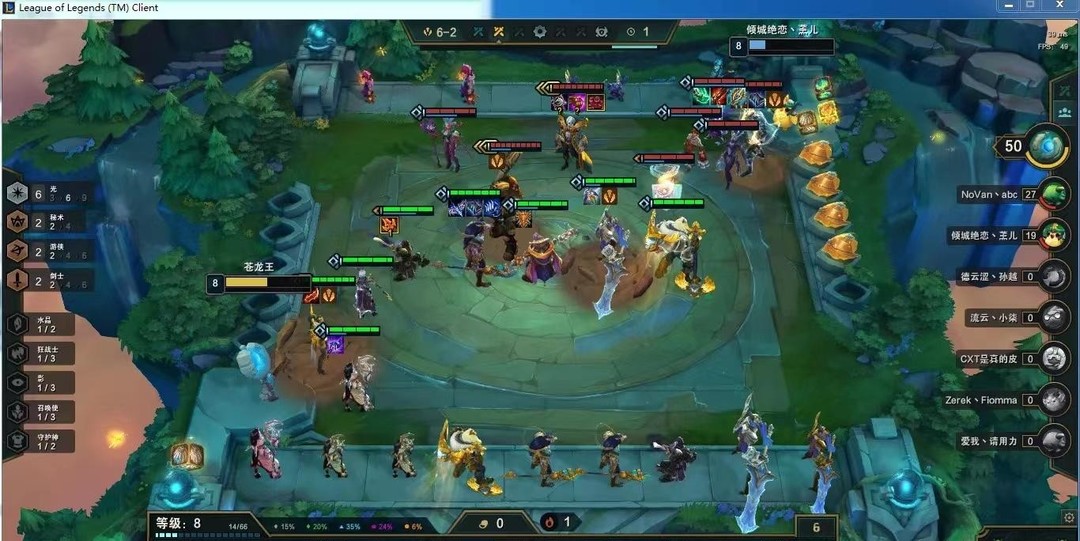View the 水晶 inactive trait
Viewport: 1080px width, 541px height.
coord(40,324)
